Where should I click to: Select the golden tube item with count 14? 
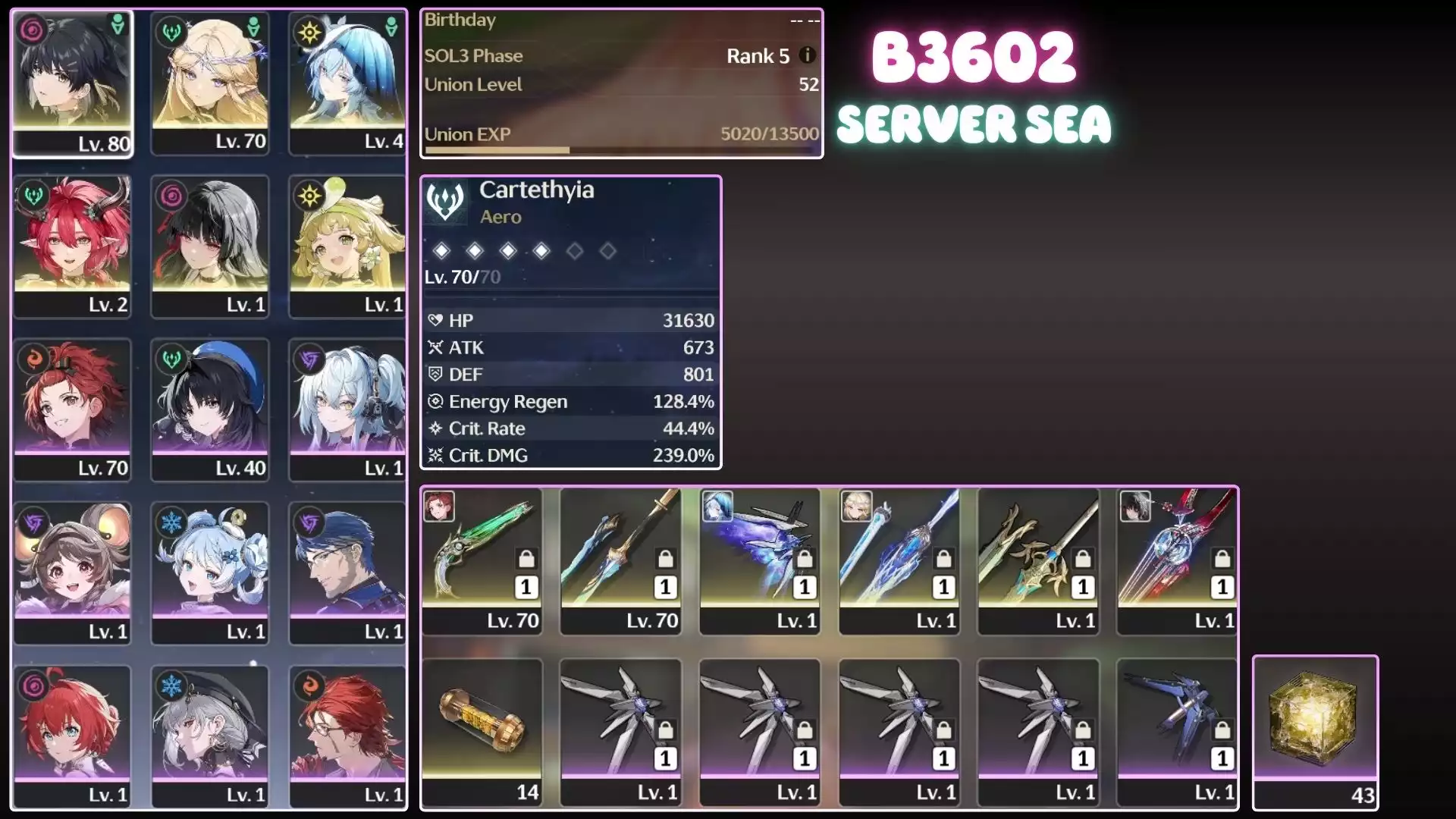(482, 731)
